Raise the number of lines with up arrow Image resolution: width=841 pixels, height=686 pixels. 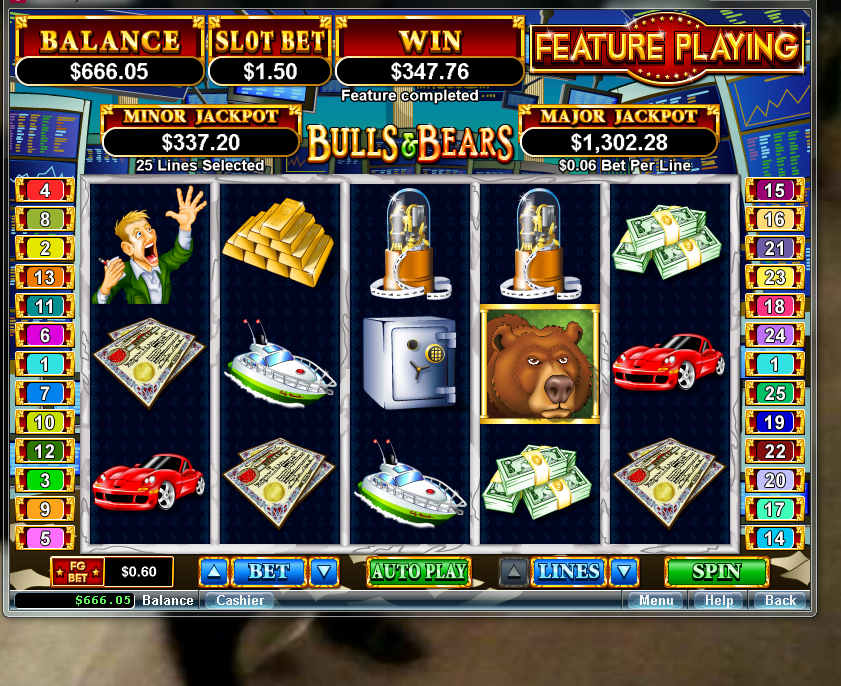pos(514,572)
